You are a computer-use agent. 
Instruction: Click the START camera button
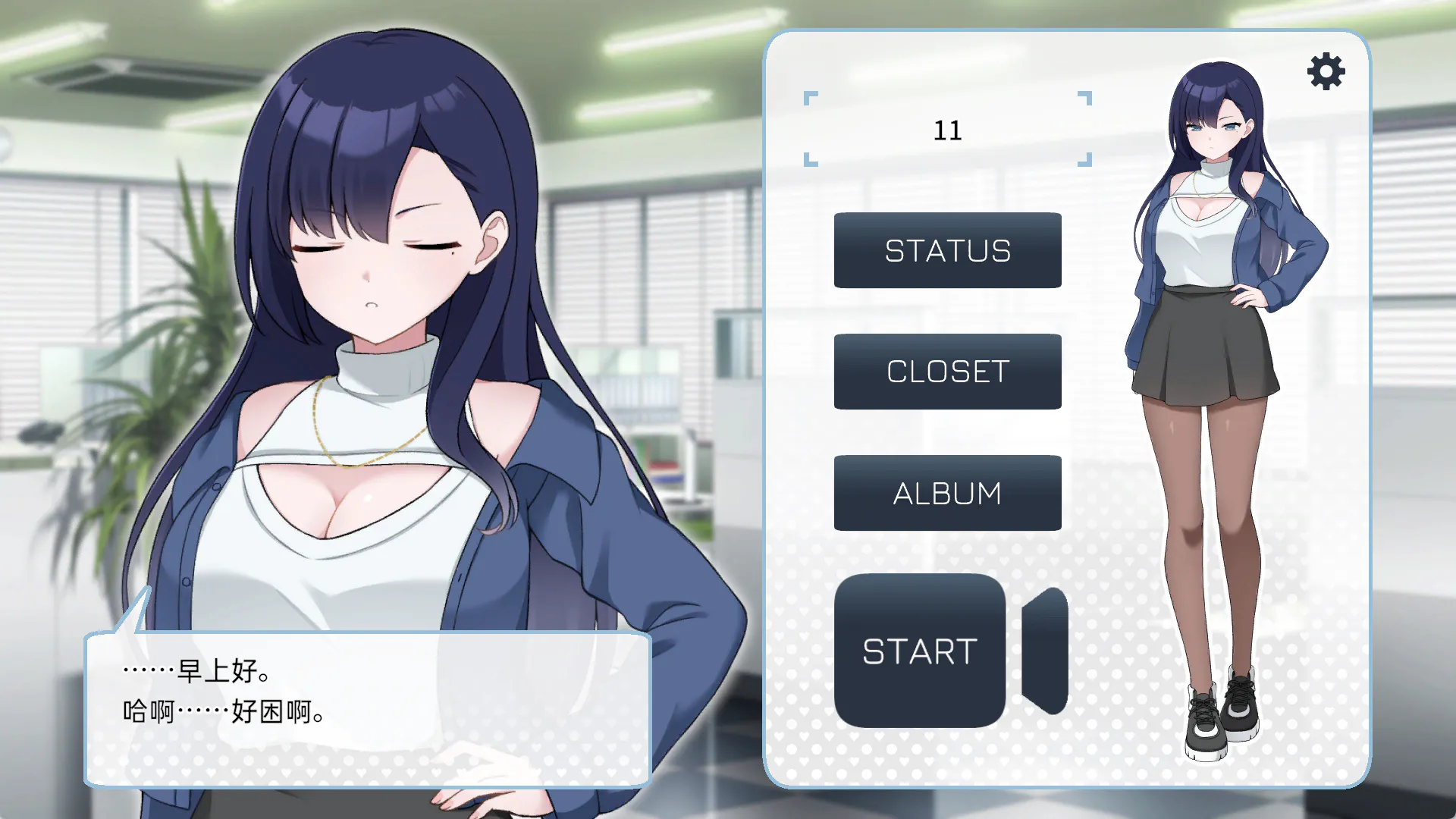(920, 651)
